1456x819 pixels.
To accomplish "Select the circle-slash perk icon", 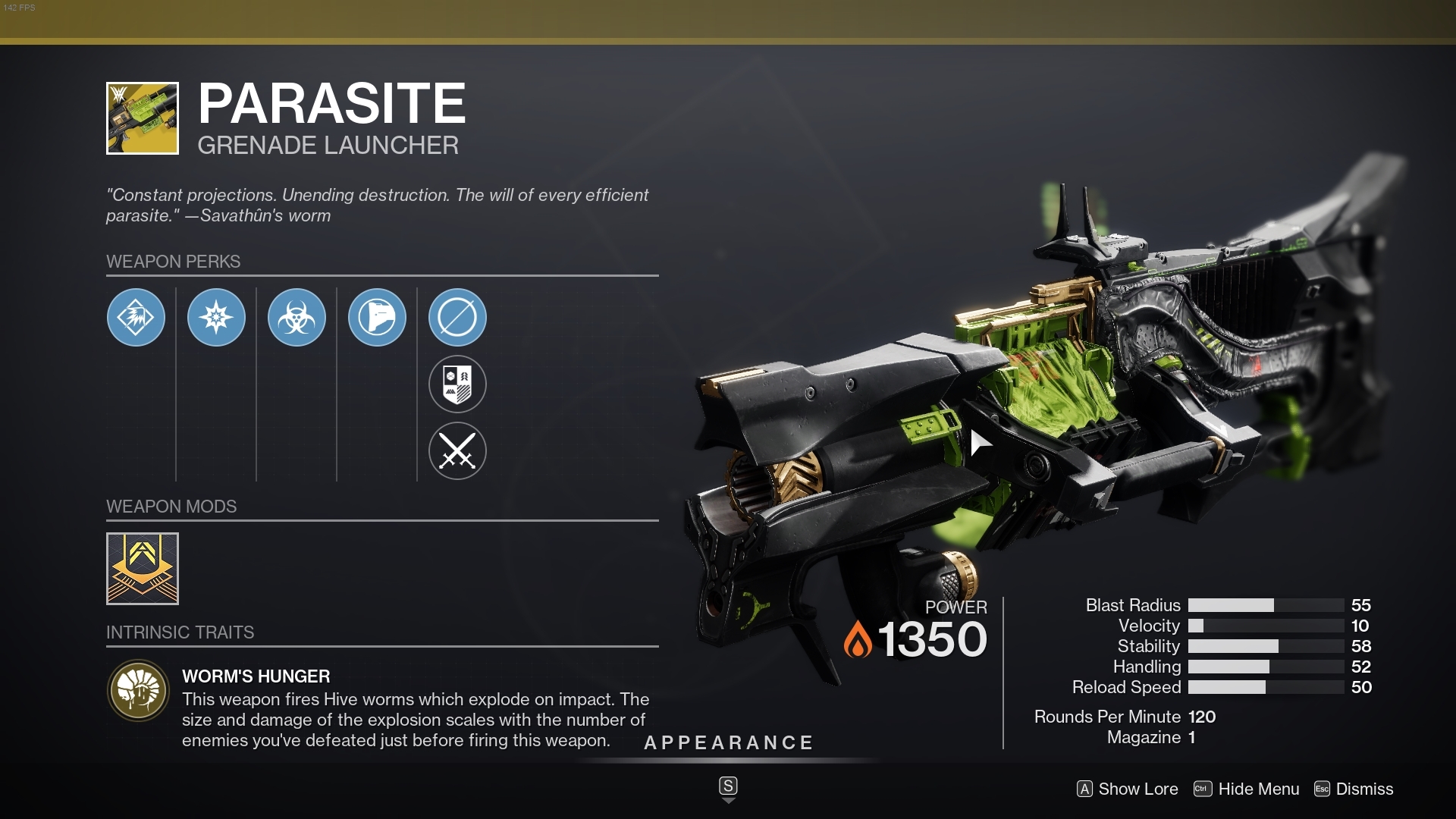I will (x=457, y=318).
